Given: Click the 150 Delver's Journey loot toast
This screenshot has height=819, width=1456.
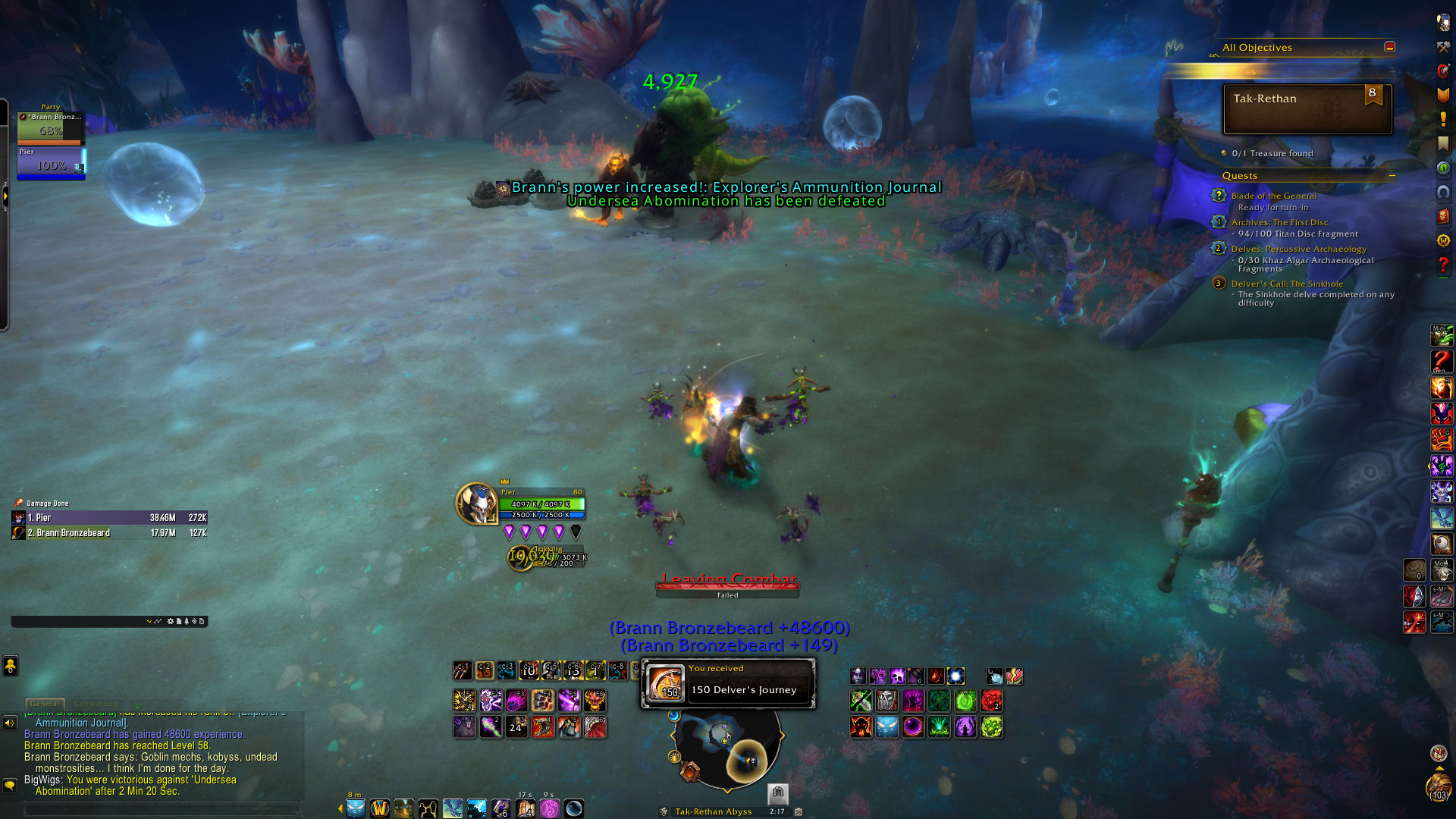Looking at the screenshot, I should 728,683.
